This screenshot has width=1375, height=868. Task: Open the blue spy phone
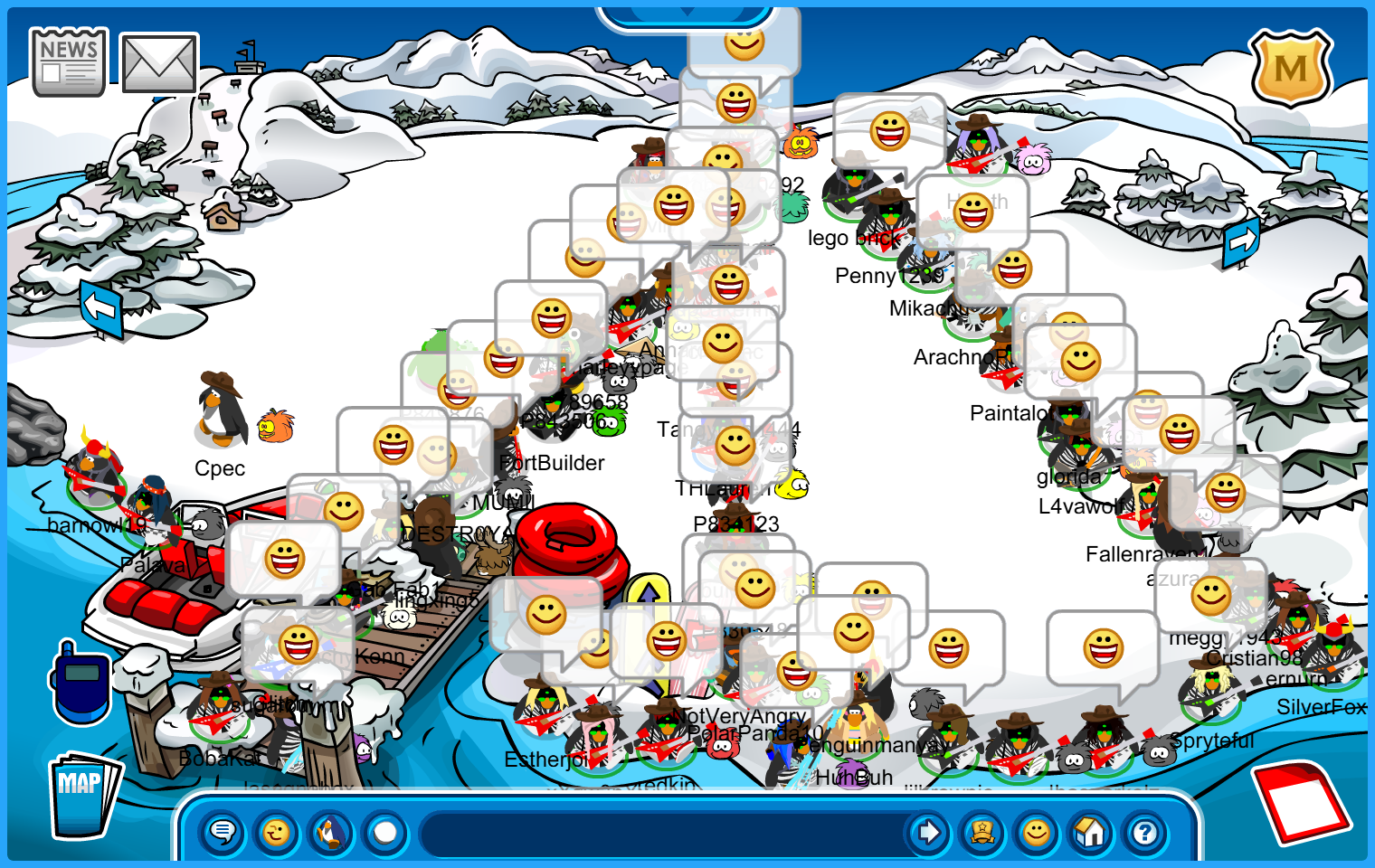coord(81,683)
